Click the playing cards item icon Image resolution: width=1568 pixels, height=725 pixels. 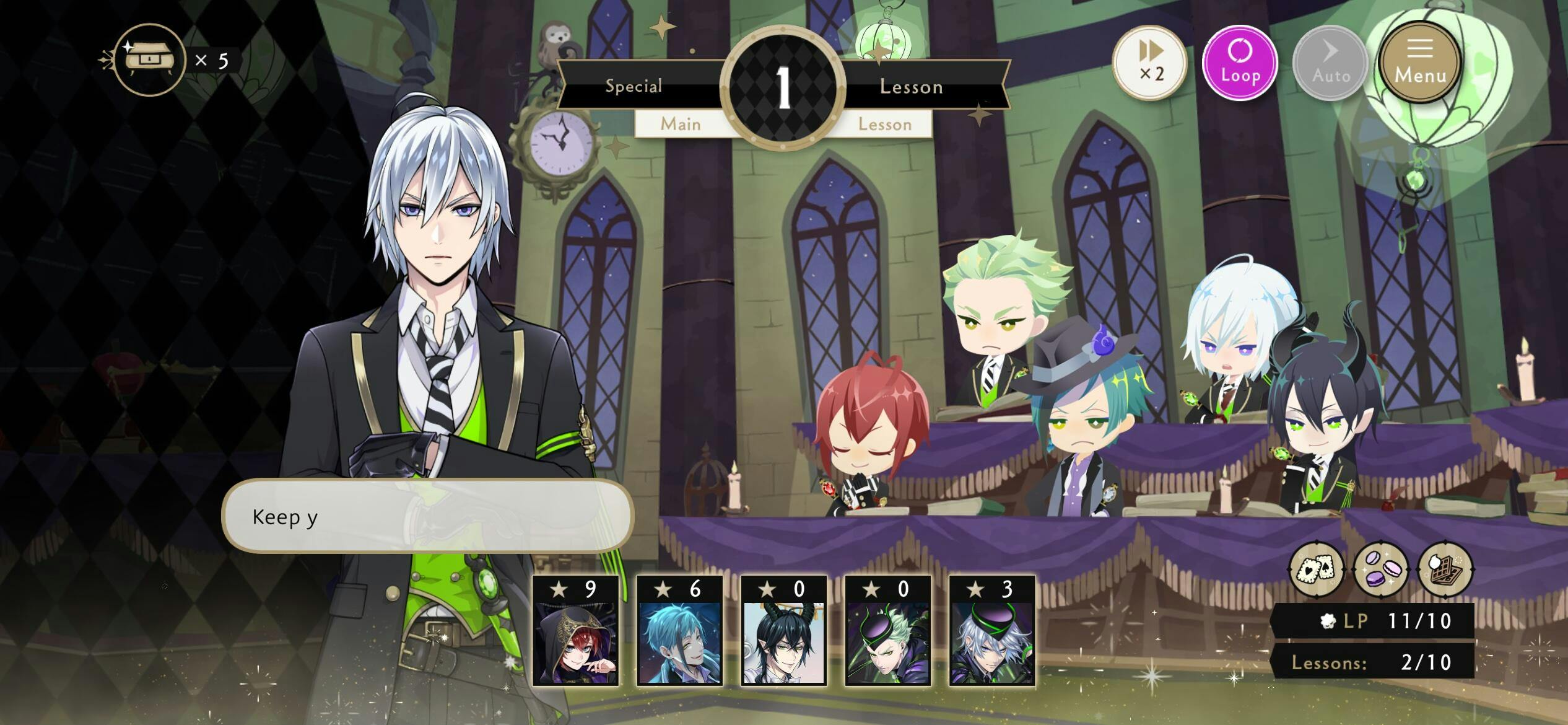tap(1317, 569)
